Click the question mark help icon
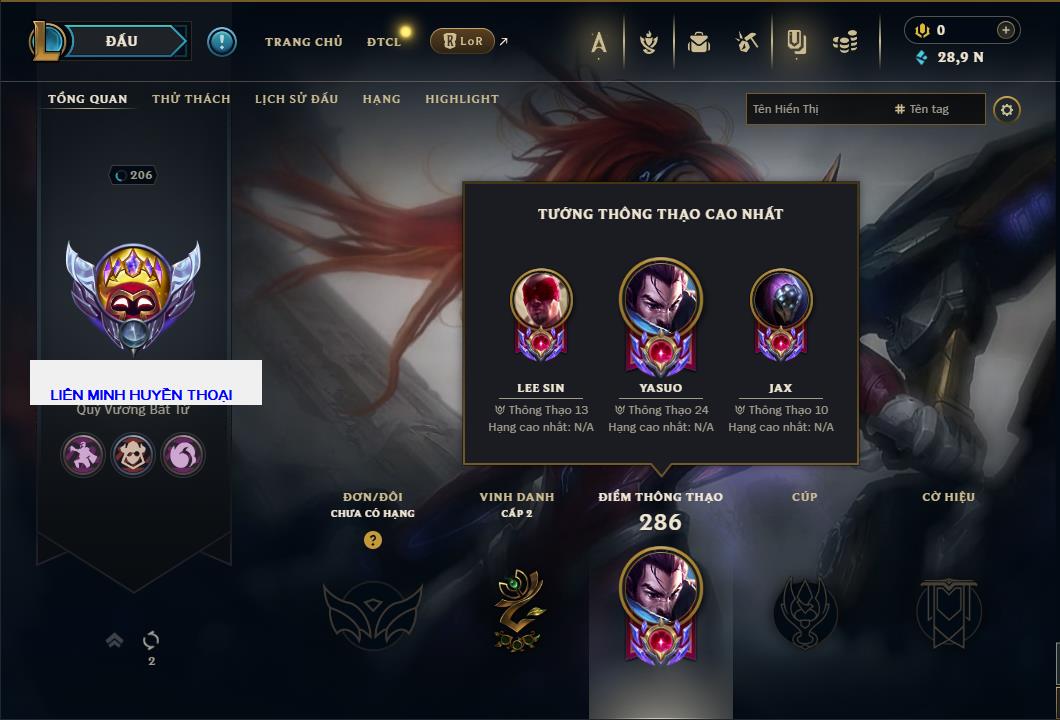The width and height of the screenshot is (1060, 720). pos(373,540)
